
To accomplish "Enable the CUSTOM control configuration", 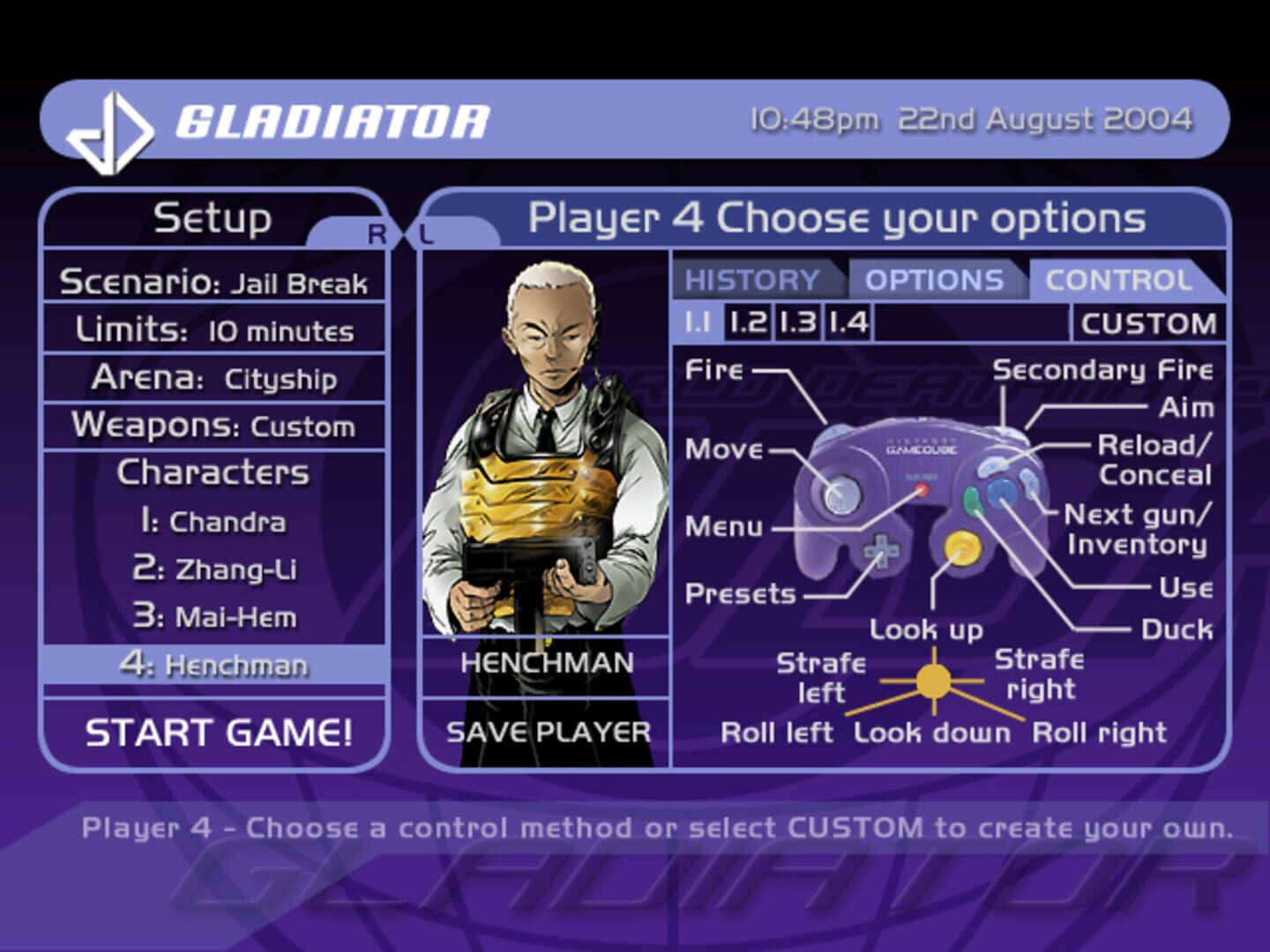I will pos(1151,323).
